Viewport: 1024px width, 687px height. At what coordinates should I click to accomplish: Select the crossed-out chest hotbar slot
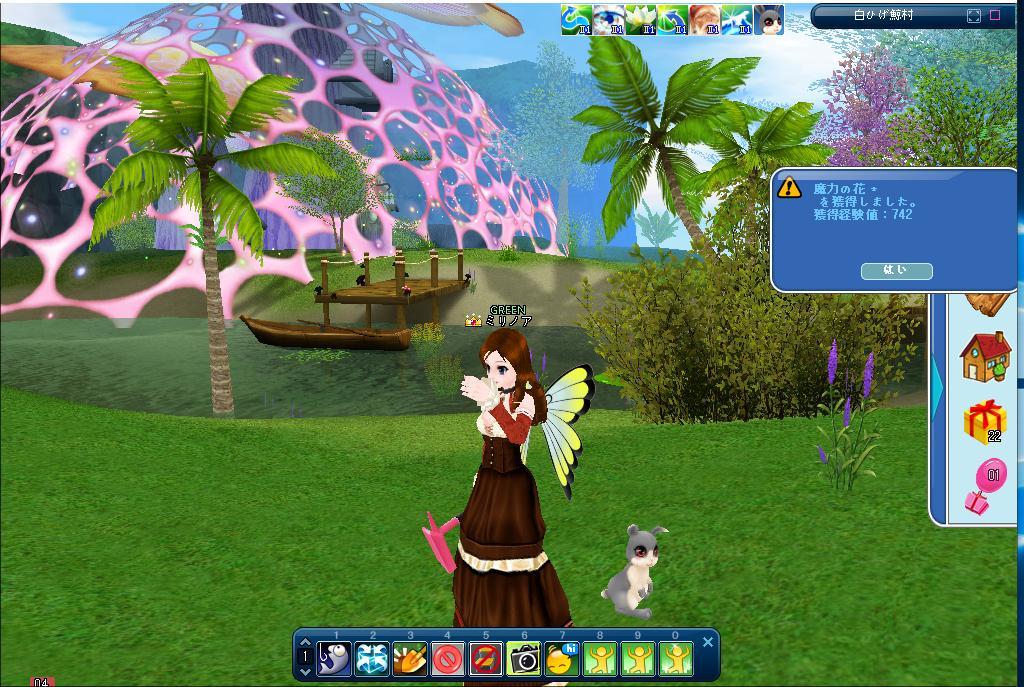pyautogui.click(x=486, y=658)
